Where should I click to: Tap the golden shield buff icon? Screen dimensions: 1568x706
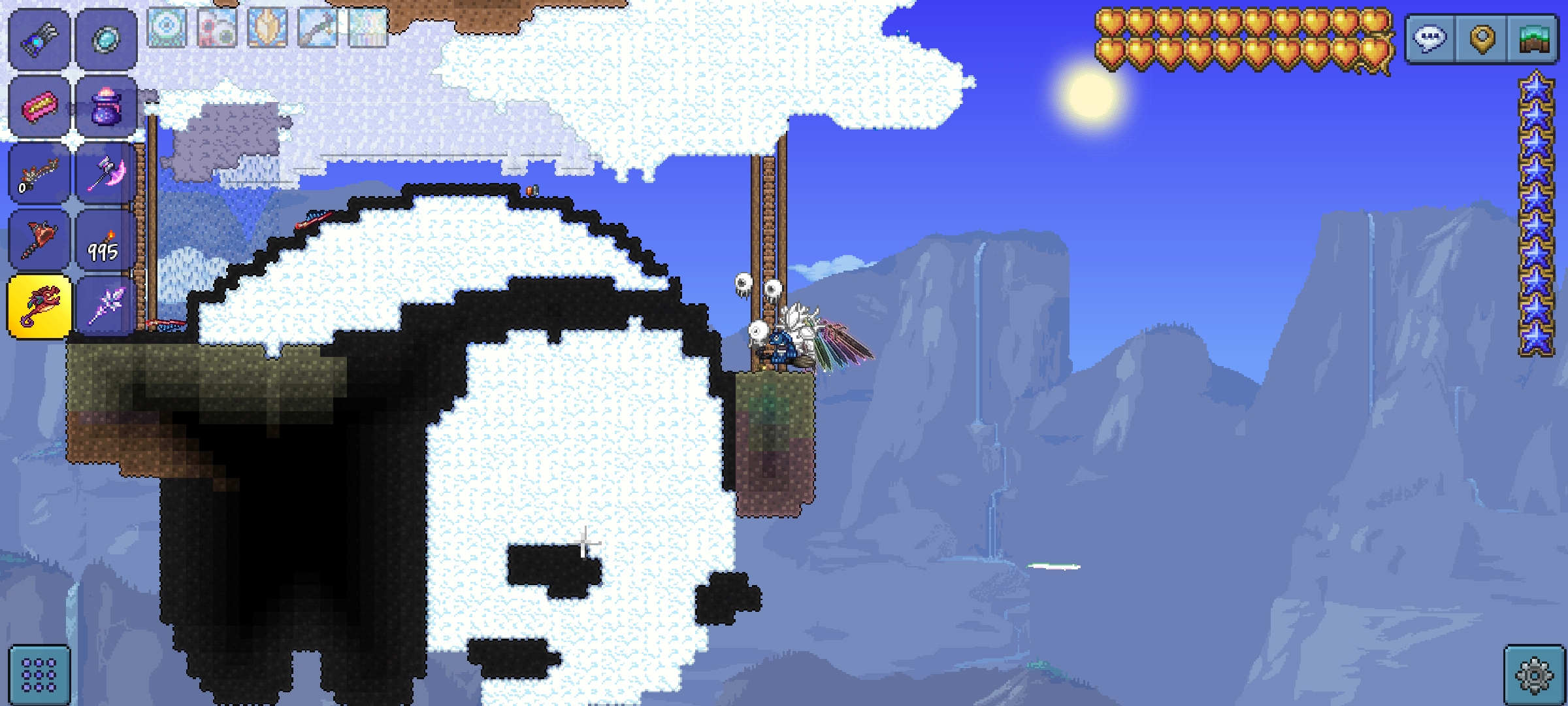[x=267, y=27]
